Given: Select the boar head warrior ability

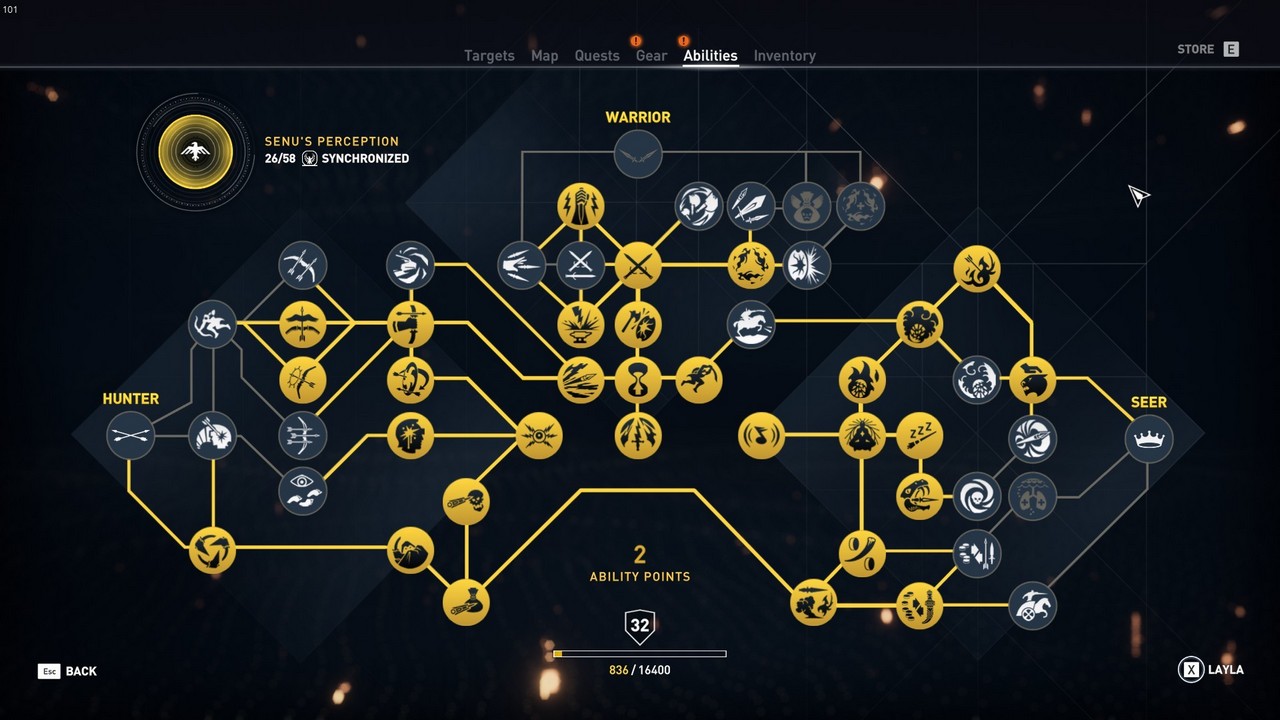Looking at the screenshot, I should 806,206.
